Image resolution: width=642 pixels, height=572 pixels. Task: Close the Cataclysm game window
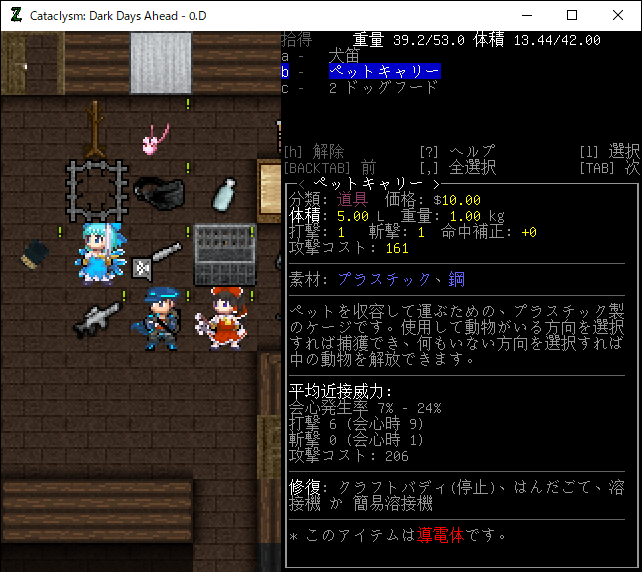coord(618,15)
